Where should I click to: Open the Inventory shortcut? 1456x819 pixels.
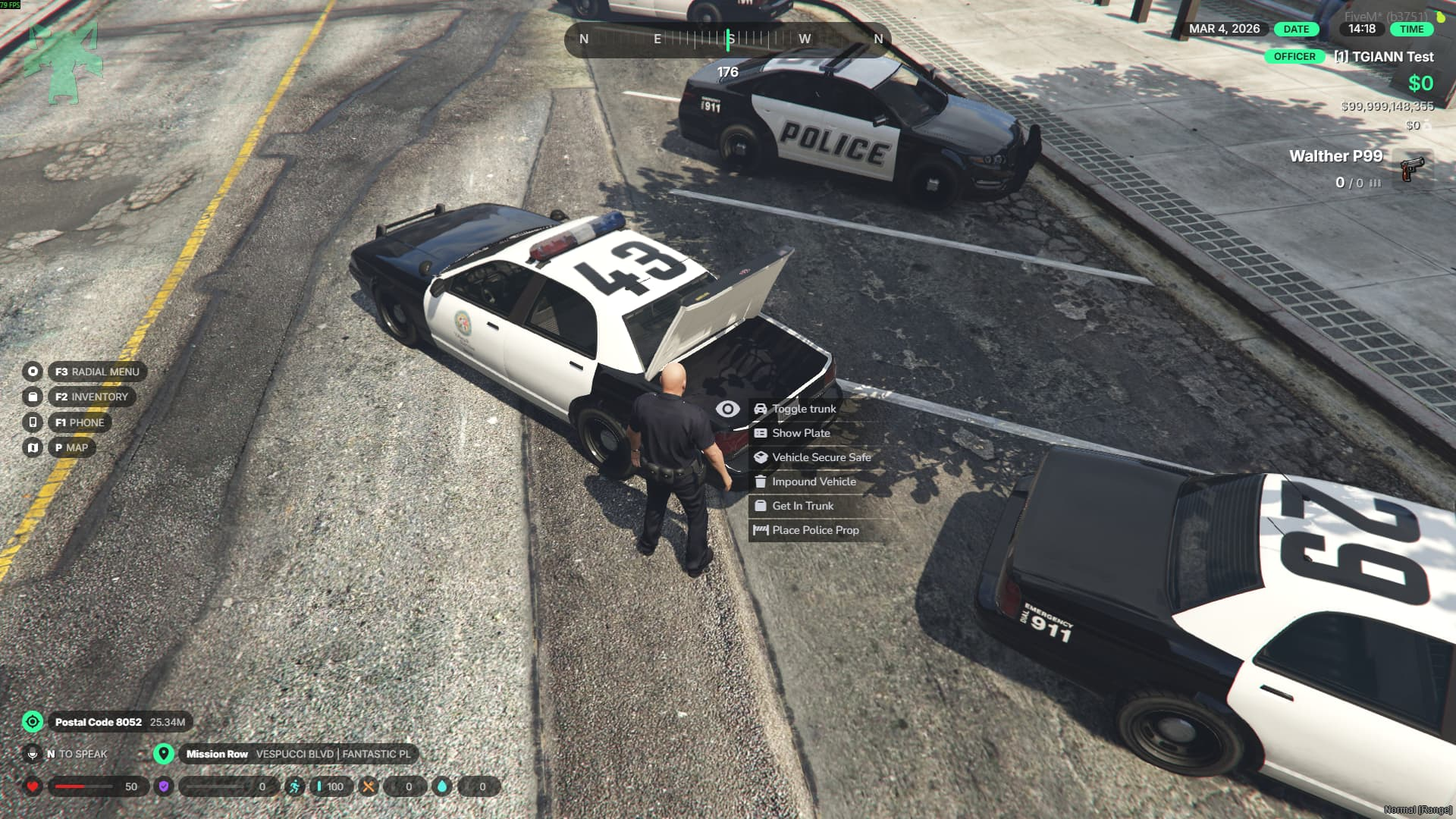click(x=91, y=397)
